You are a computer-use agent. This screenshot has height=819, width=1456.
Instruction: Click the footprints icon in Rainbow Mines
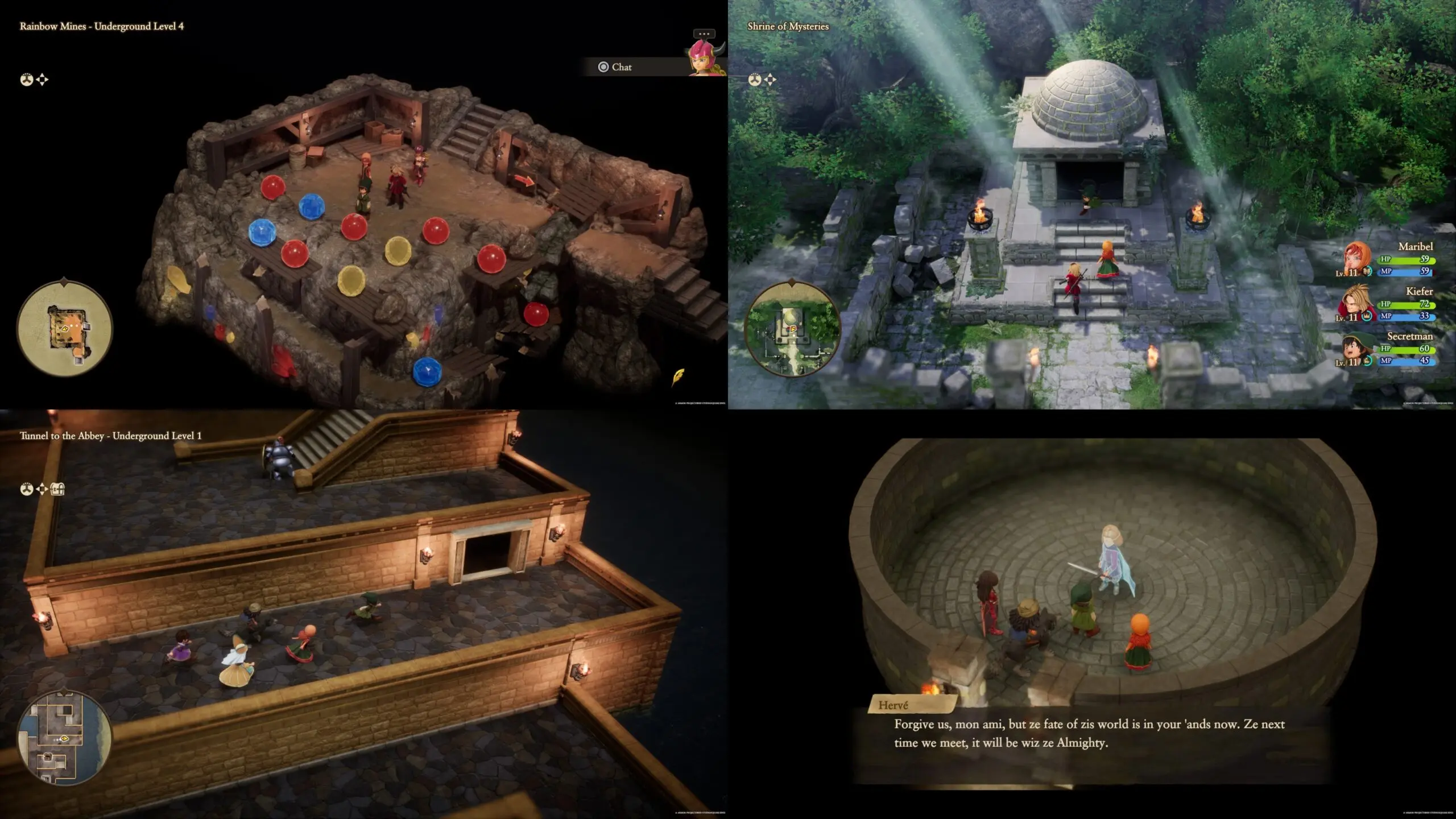[26, 80]
